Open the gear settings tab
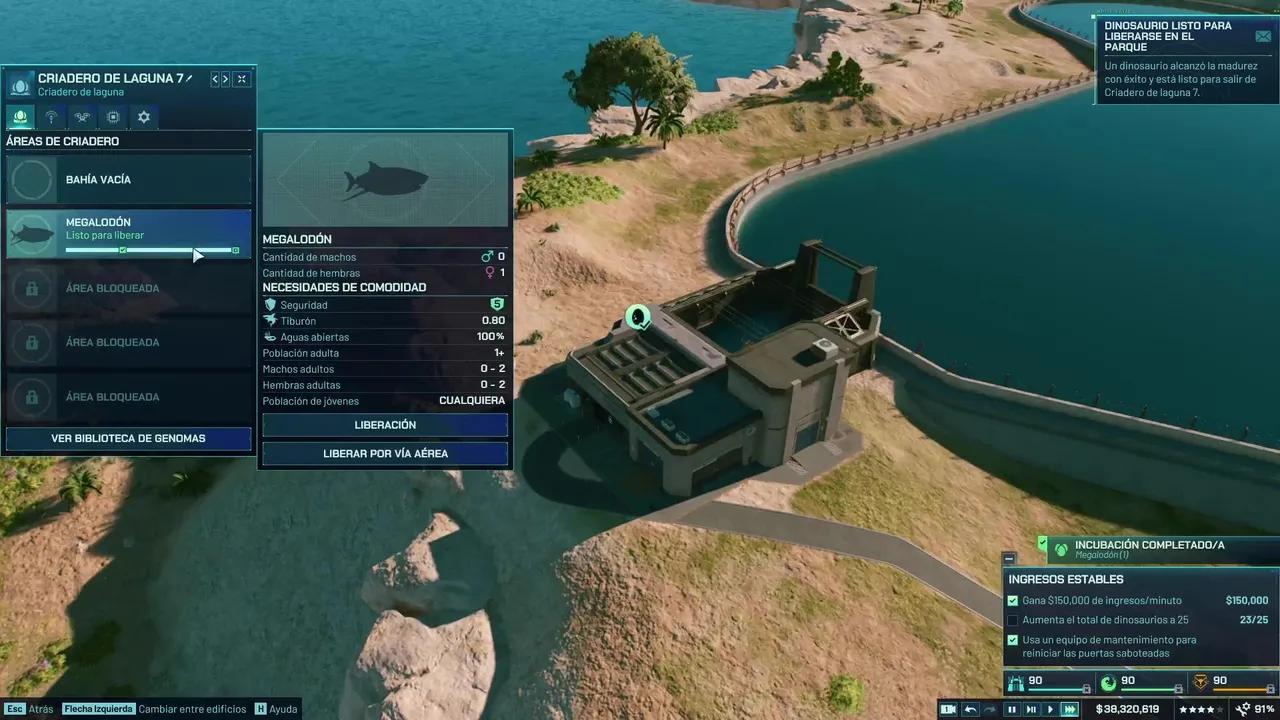 pyautogui.click(x=144, y=117)
